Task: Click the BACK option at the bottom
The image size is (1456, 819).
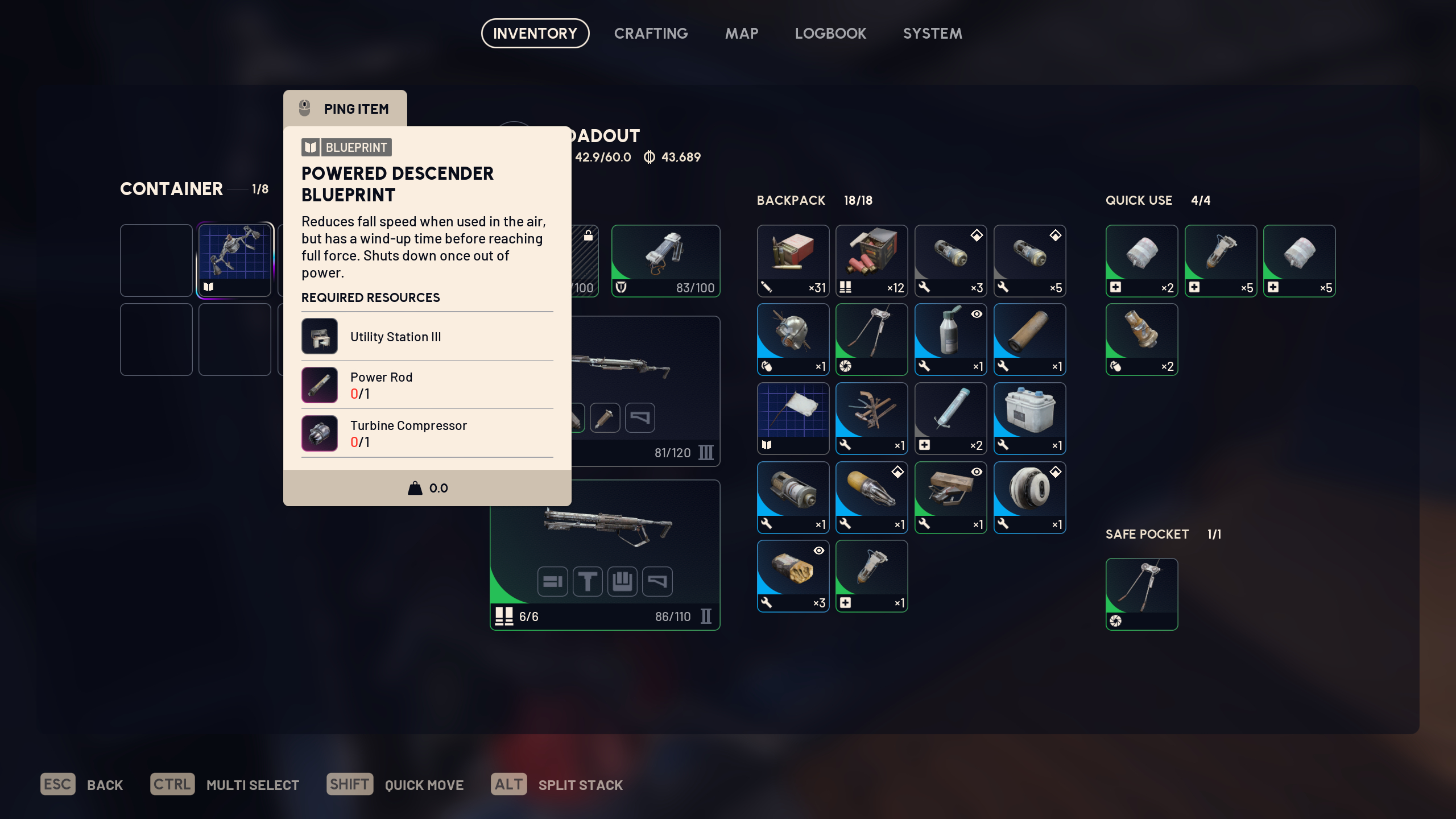Action: tap(105, 784)
